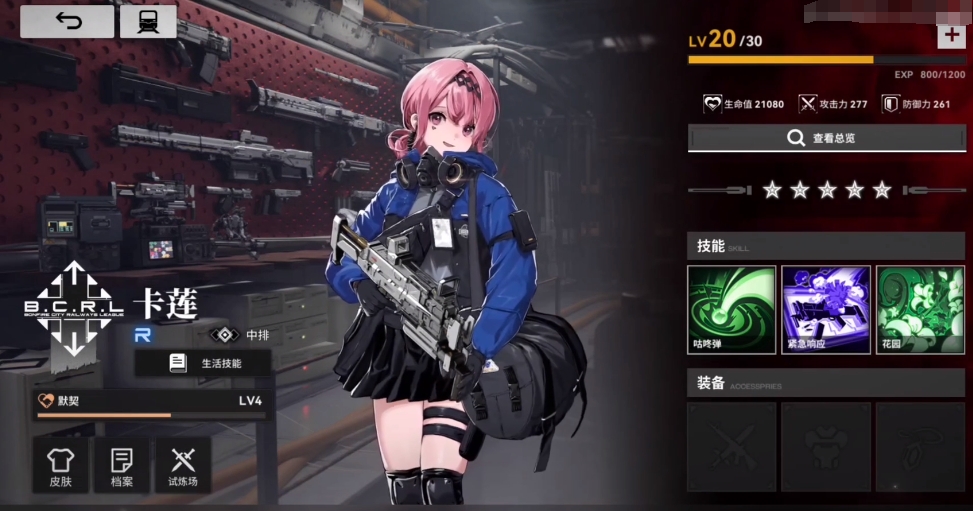Open the 档案 archive file
Image resolution: width=973 pixels, height=511 pixels.
121,465
